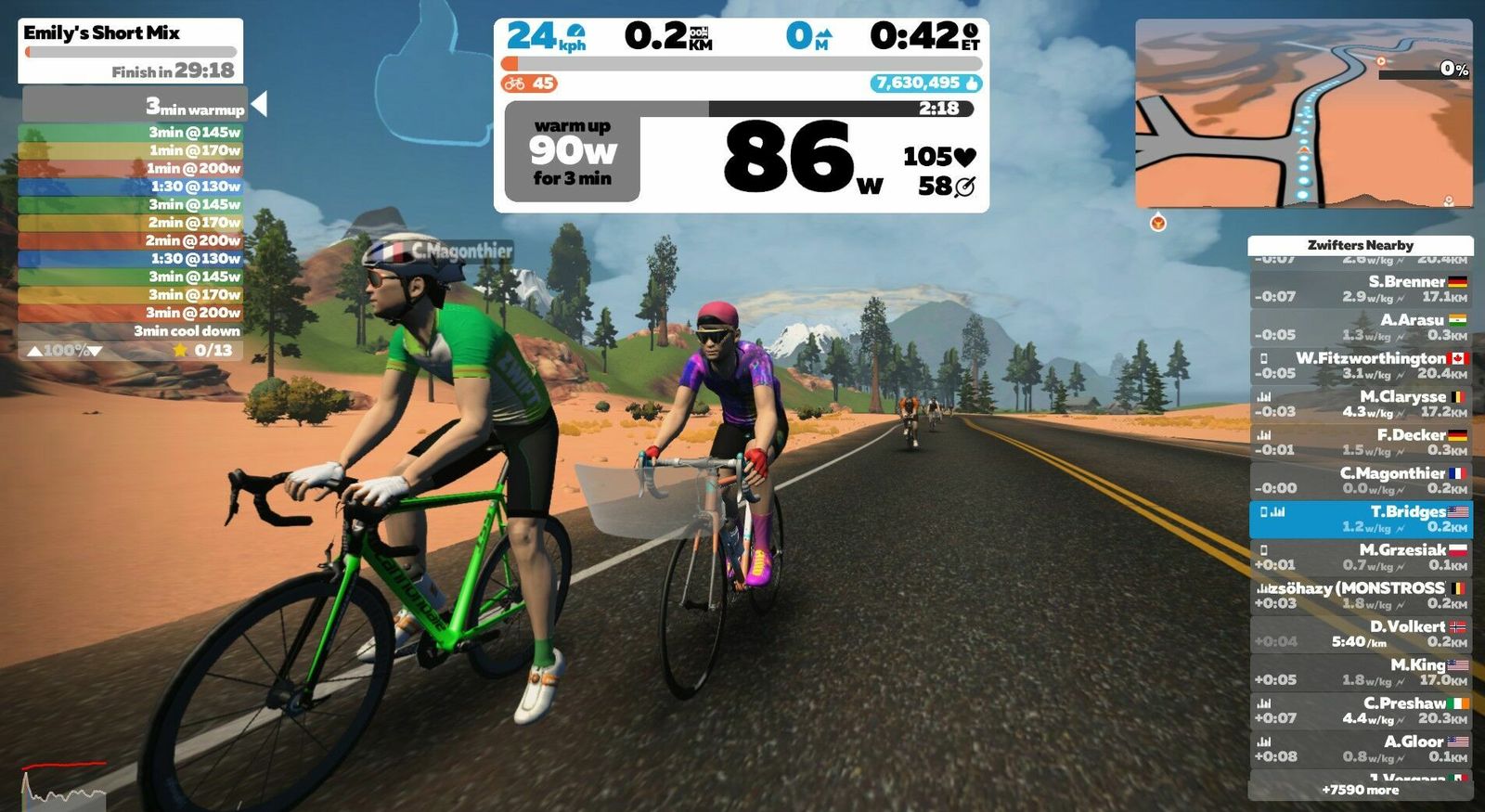Choose rider W.Fitzworthington from the list
The height and width of the screenshot is (812, 1485).
(x=1361, y=365)
